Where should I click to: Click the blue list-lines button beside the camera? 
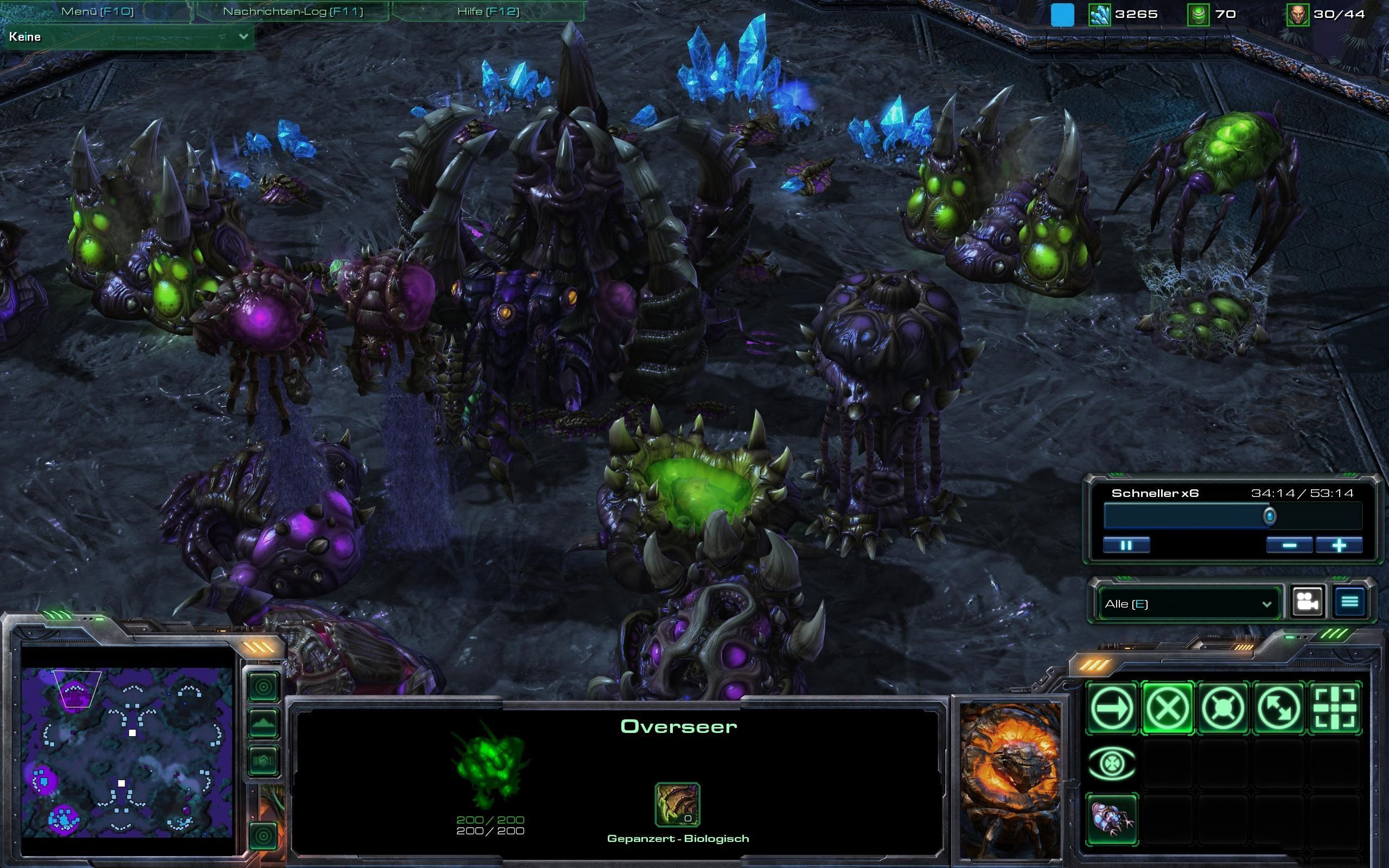click(1349, 602)
